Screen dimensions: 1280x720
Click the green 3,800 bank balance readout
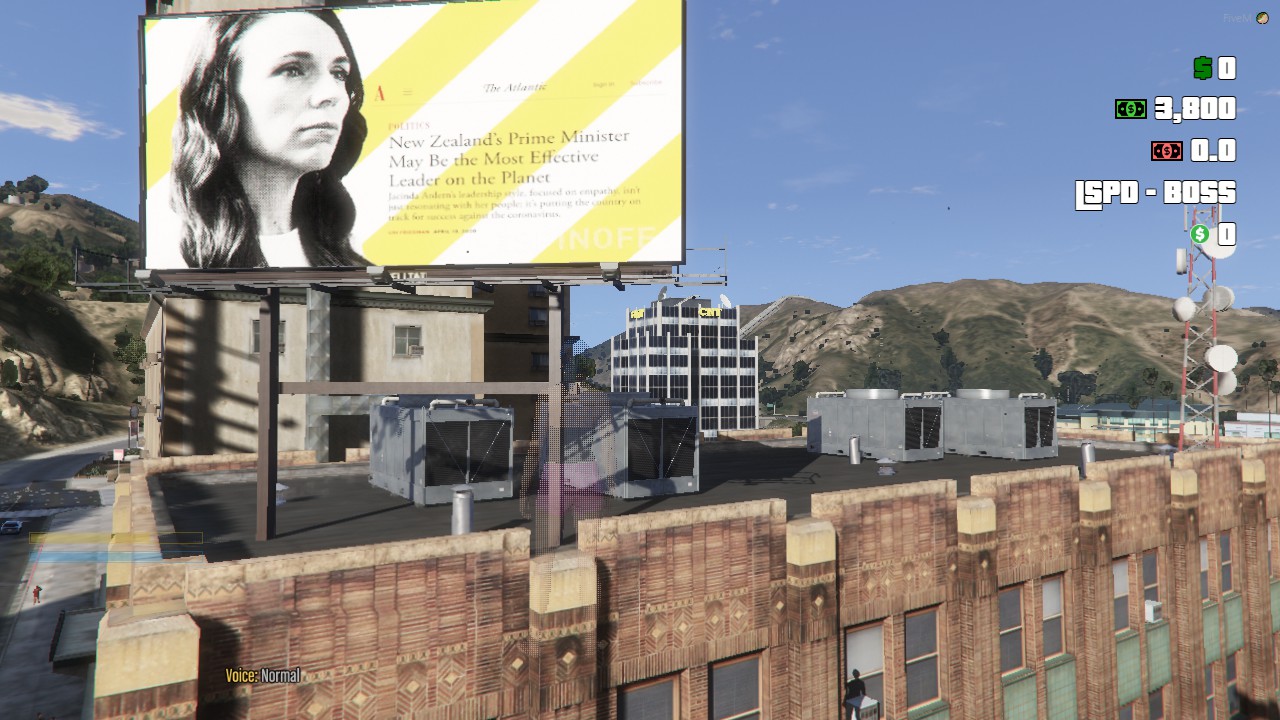(1193, 110)
